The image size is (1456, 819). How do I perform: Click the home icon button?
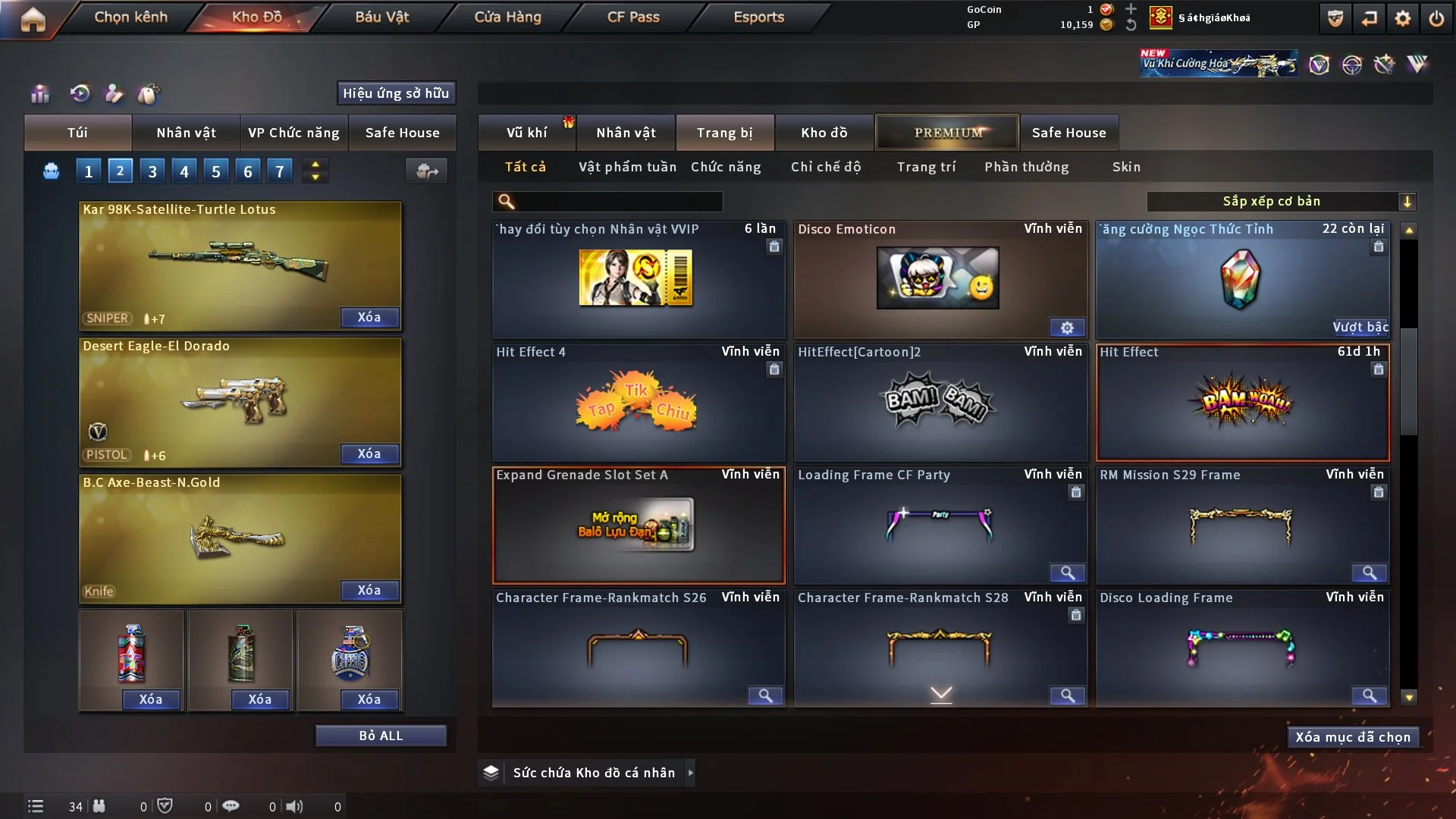click(33, 19)
